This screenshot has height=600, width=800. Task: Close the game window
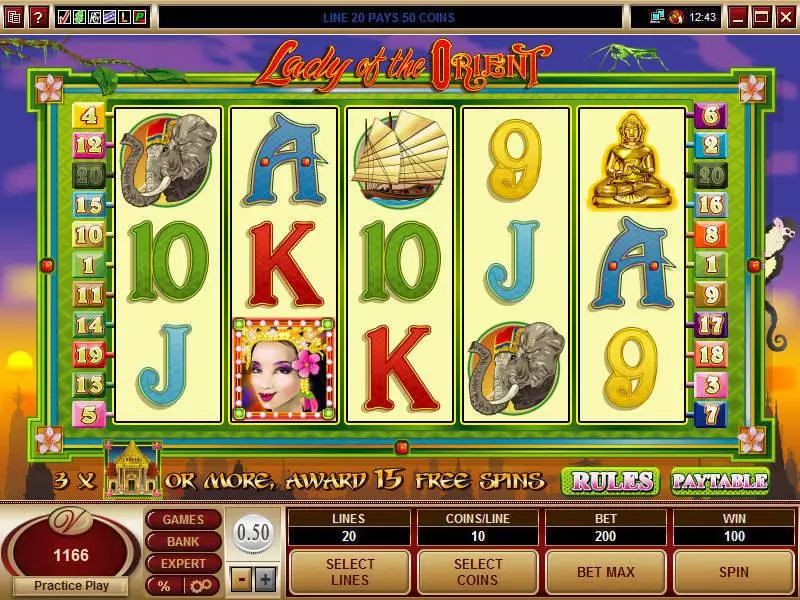click(785, 17)
